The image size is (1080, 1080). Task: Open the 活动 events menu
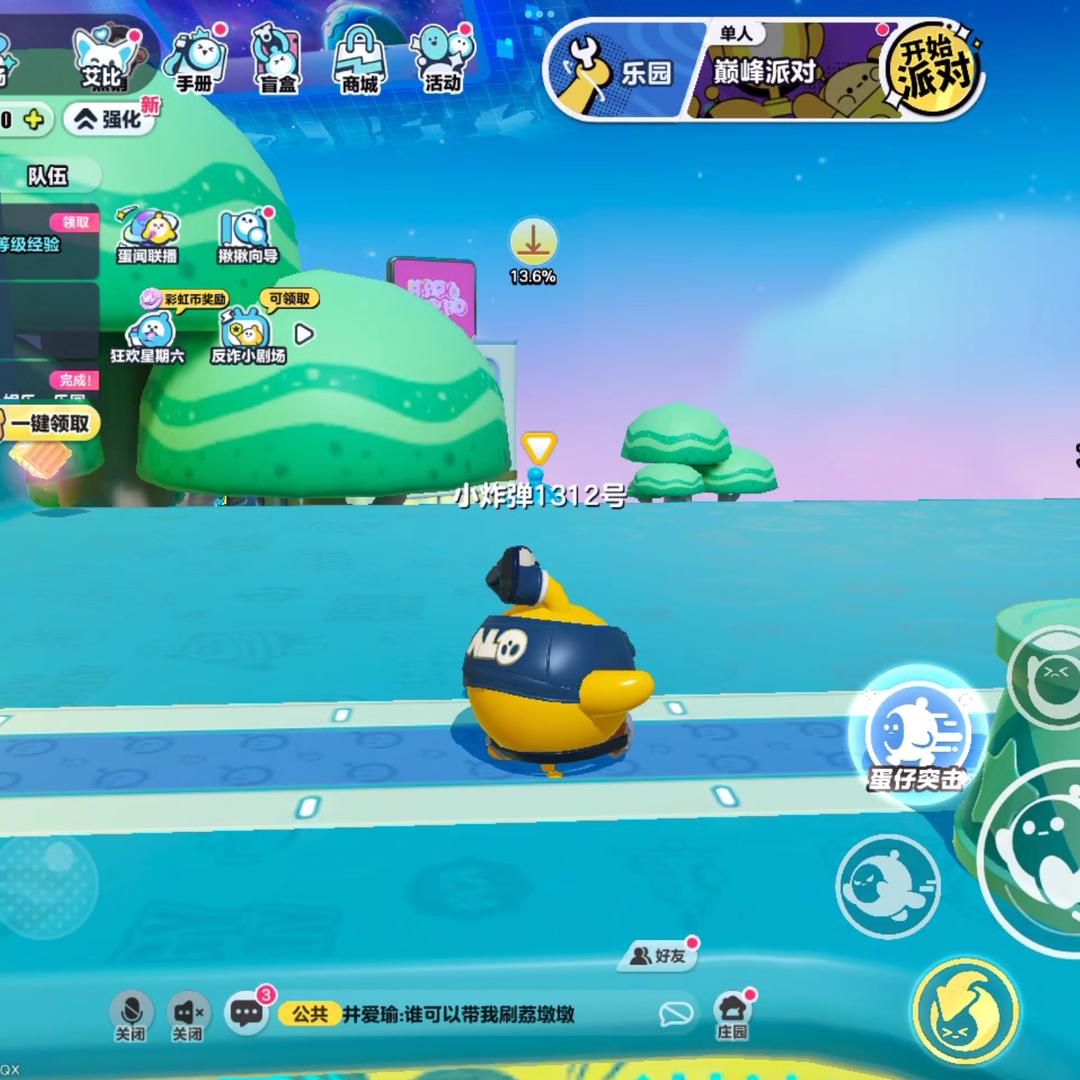click(442, 58)
